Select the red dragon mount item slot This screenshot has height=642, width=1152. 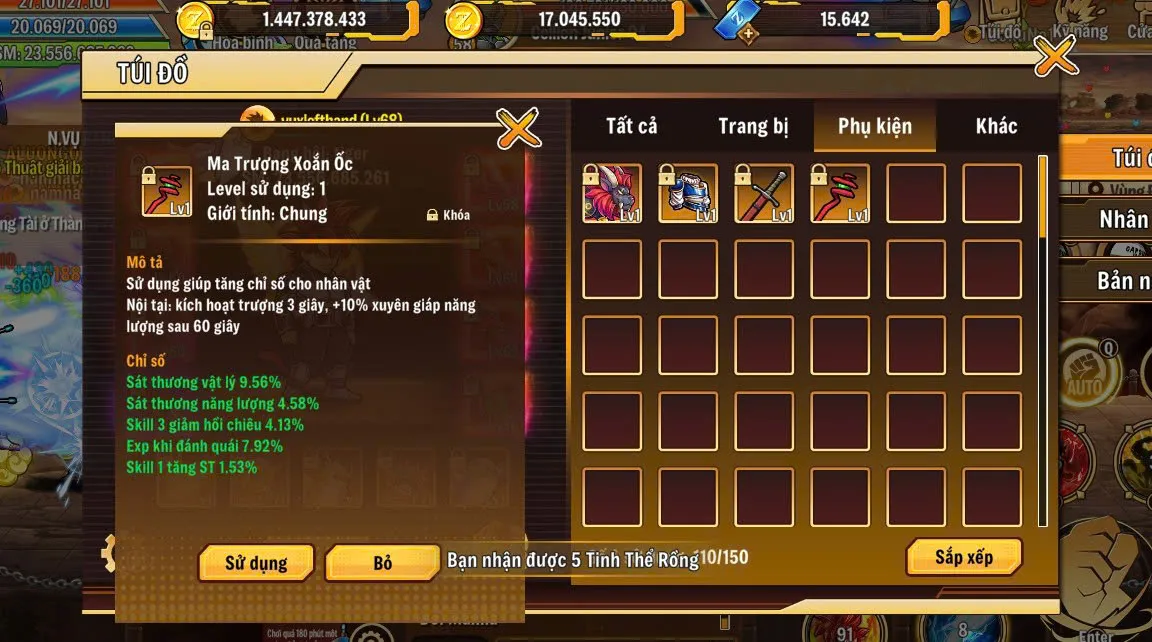coord(612,193)
